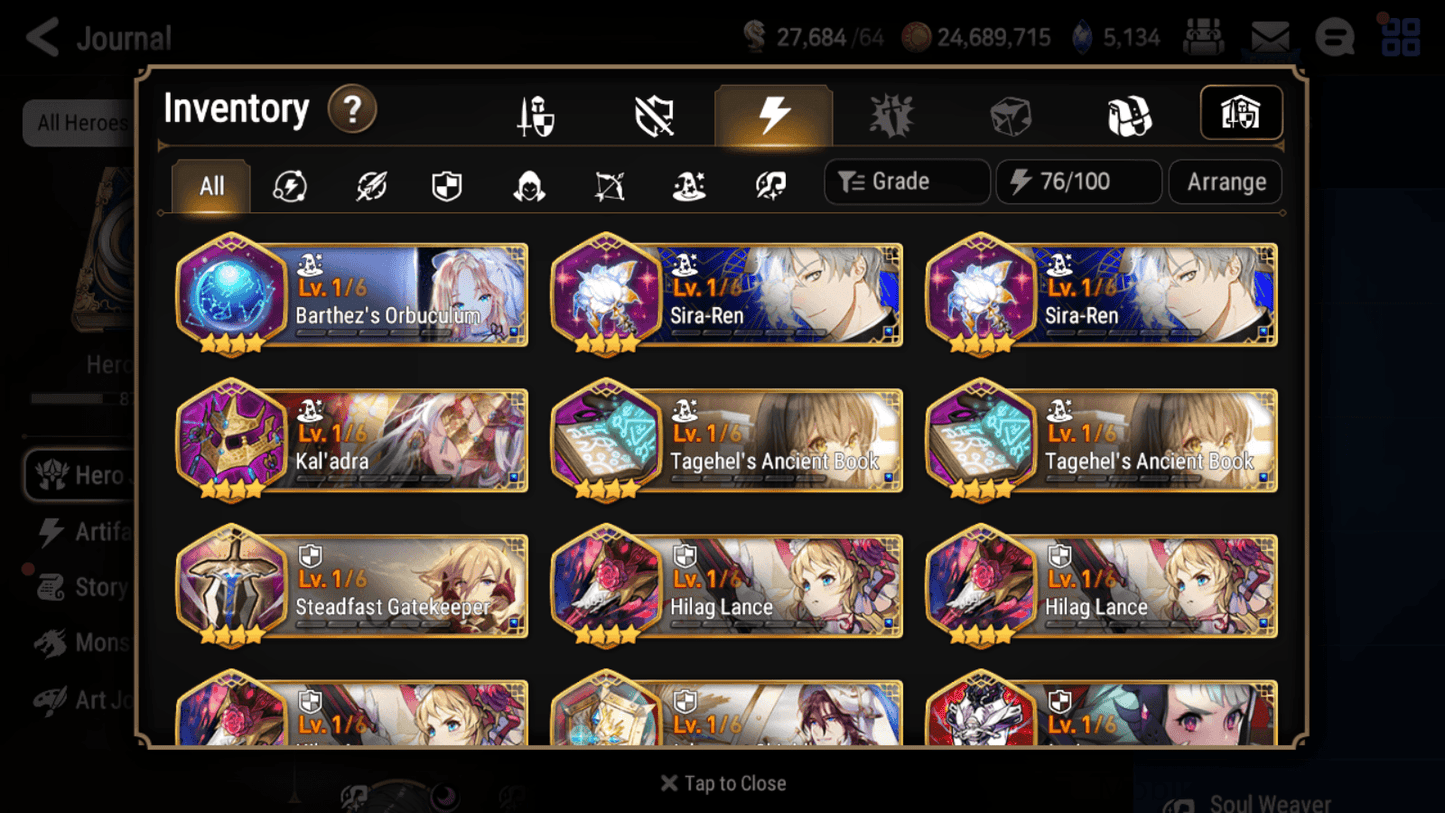Image resolution: width=1445 pixels, height=813 pixels.
Task: Go back to the Journal screen
Action: pos(42,37)
